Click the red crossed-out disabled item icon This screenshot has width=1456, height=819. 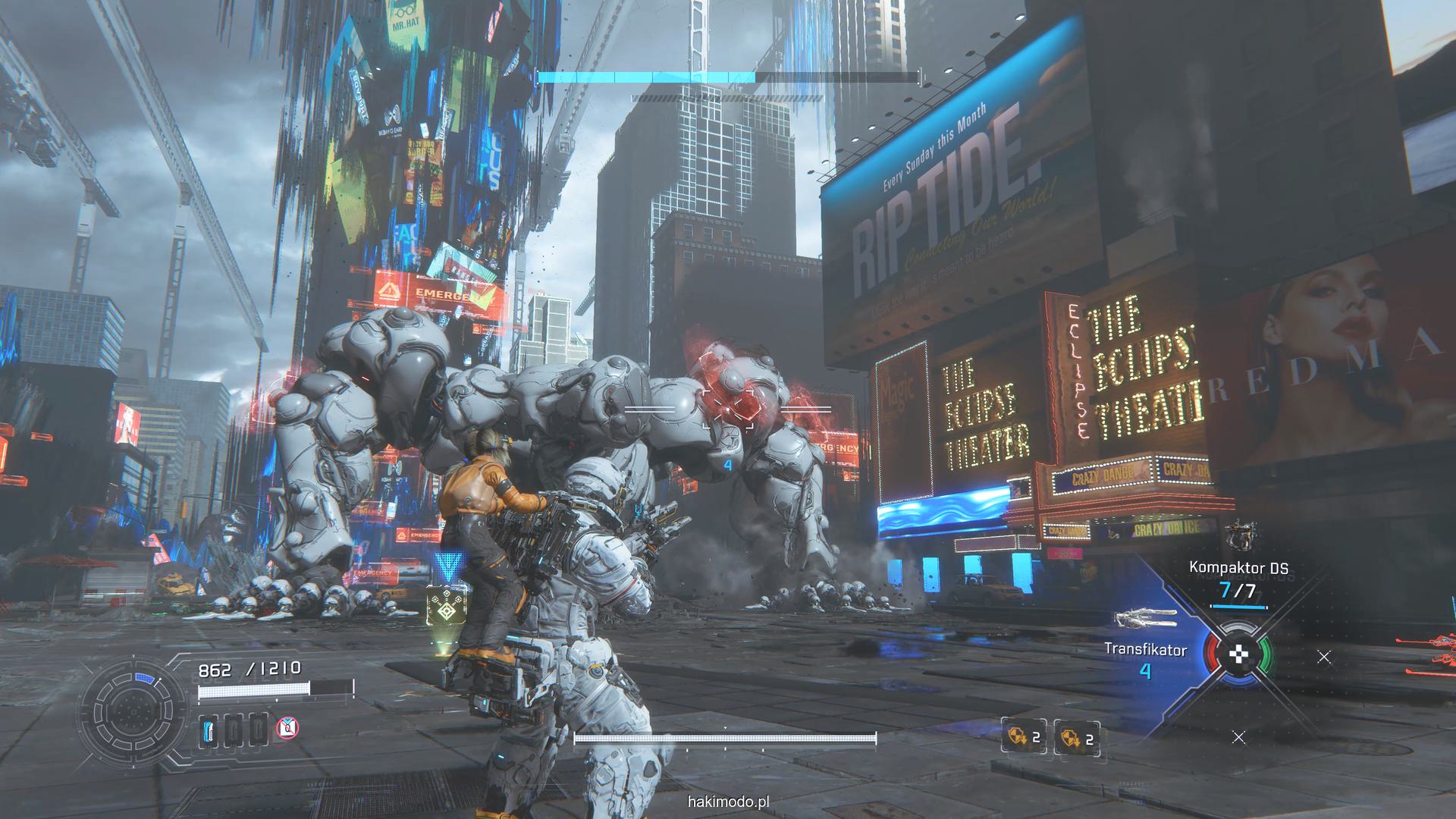[x=287, y=729]
